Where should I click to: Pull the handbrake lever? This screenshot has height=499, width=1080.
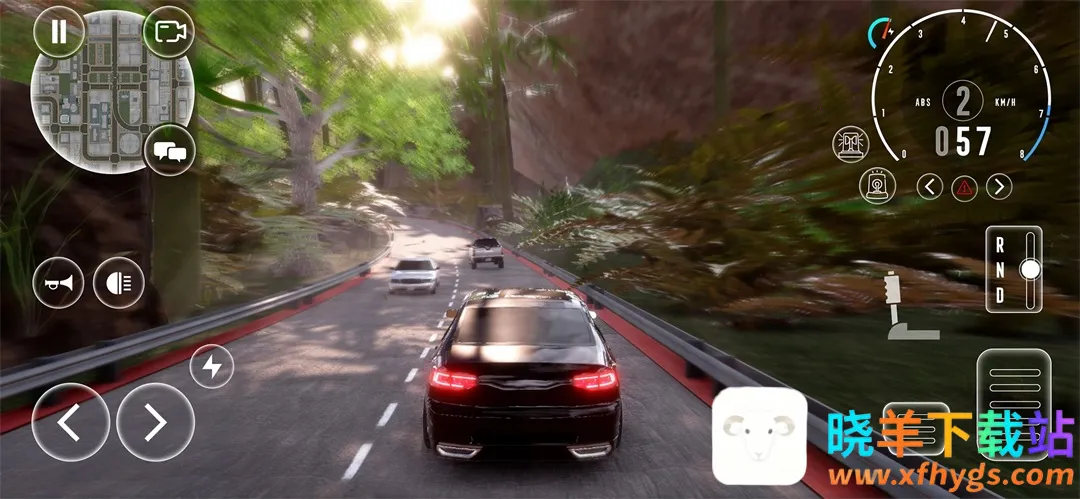(x=898, y=305)
